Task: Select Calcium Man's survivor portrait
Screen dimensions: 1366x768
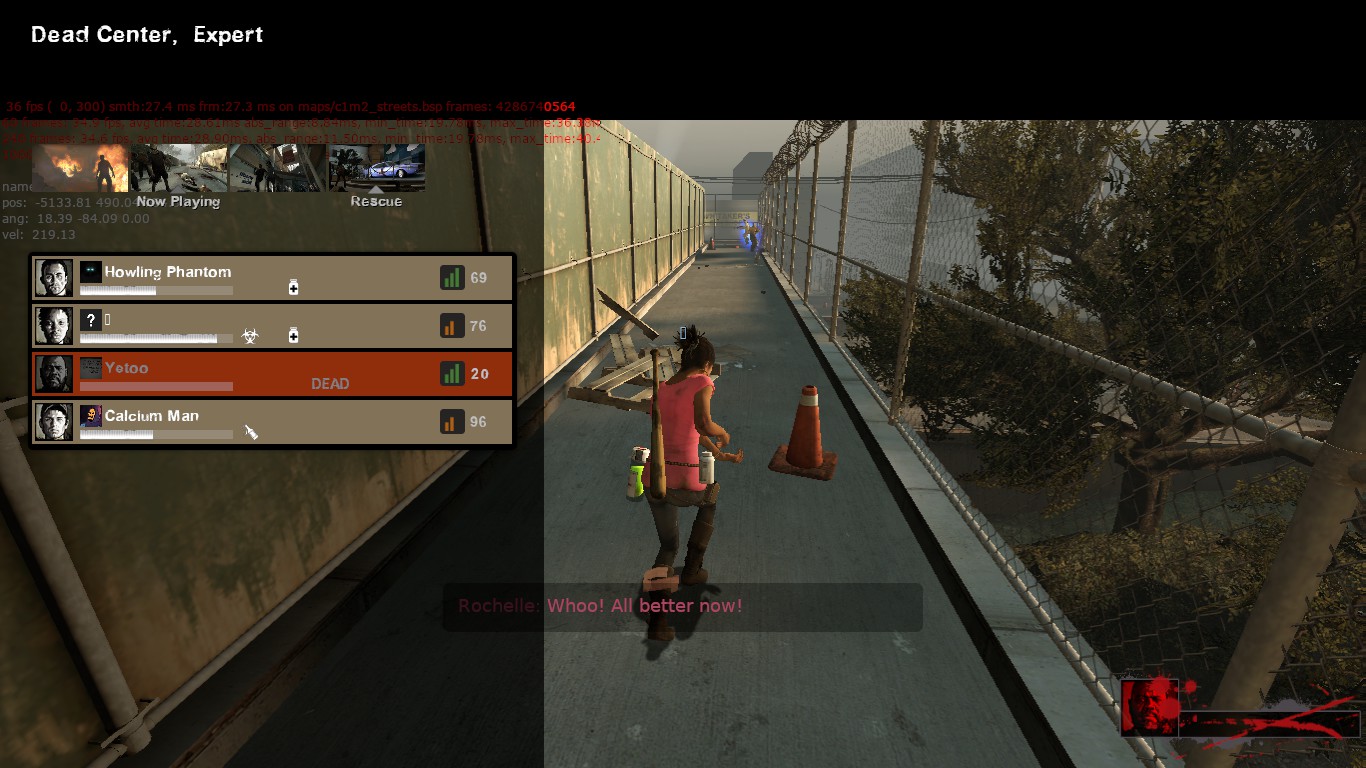Action: (x=53, y=421)
